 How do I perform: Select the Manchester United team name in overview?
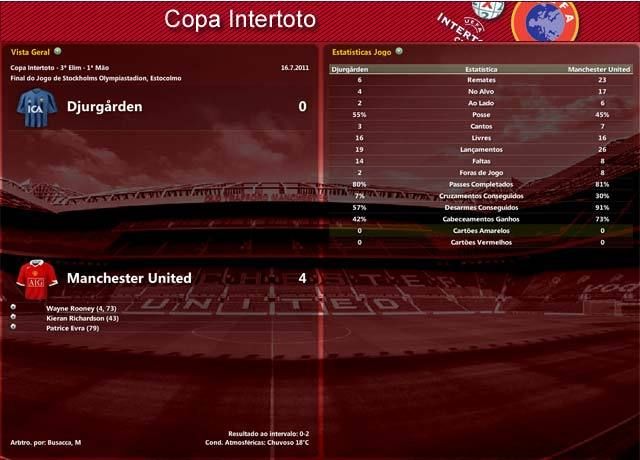pos(129,277)
